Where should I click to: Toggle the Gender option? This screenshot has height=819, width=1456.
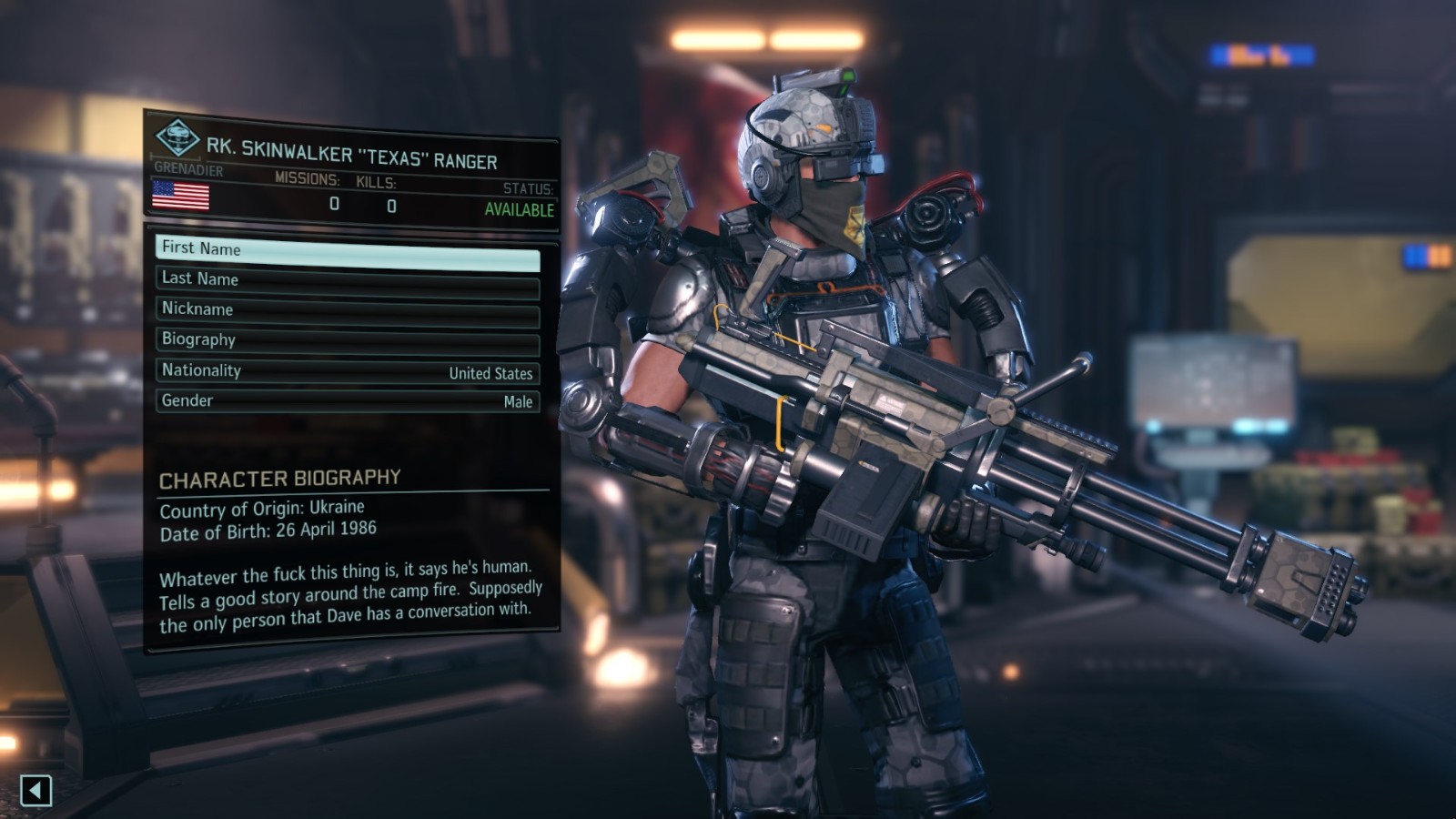(348, 401)
